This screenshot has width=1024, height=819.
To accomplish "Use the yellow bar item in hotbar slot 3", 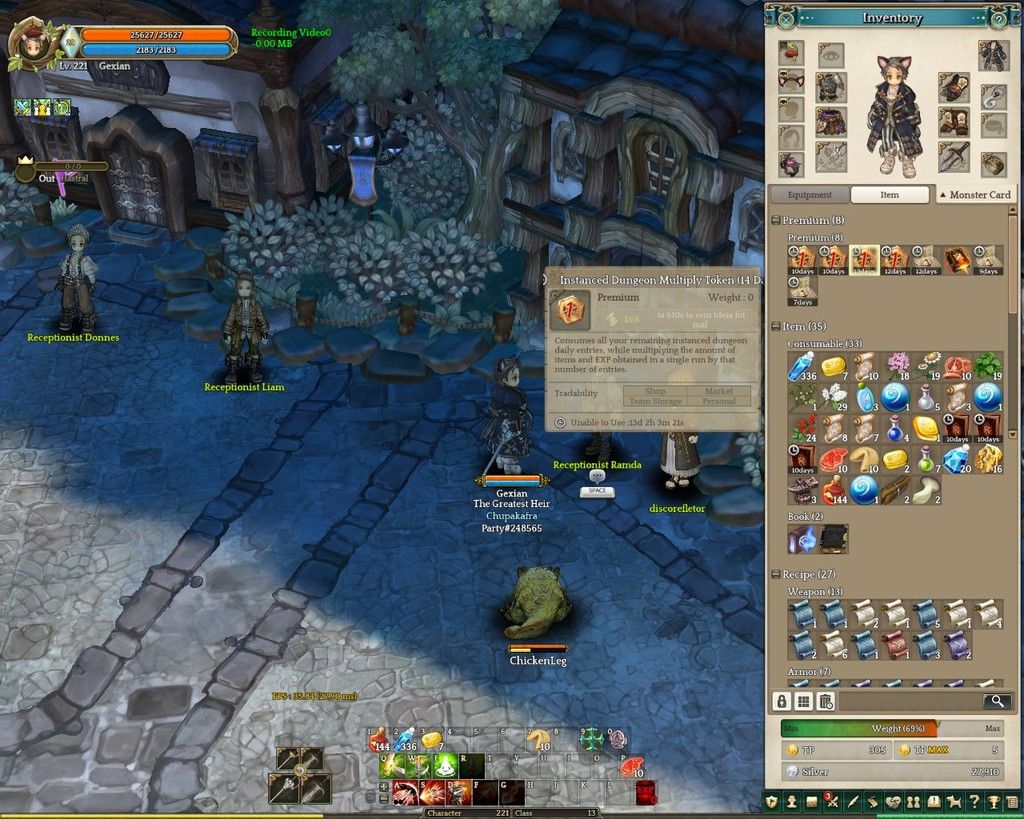I will coord(432,741).
